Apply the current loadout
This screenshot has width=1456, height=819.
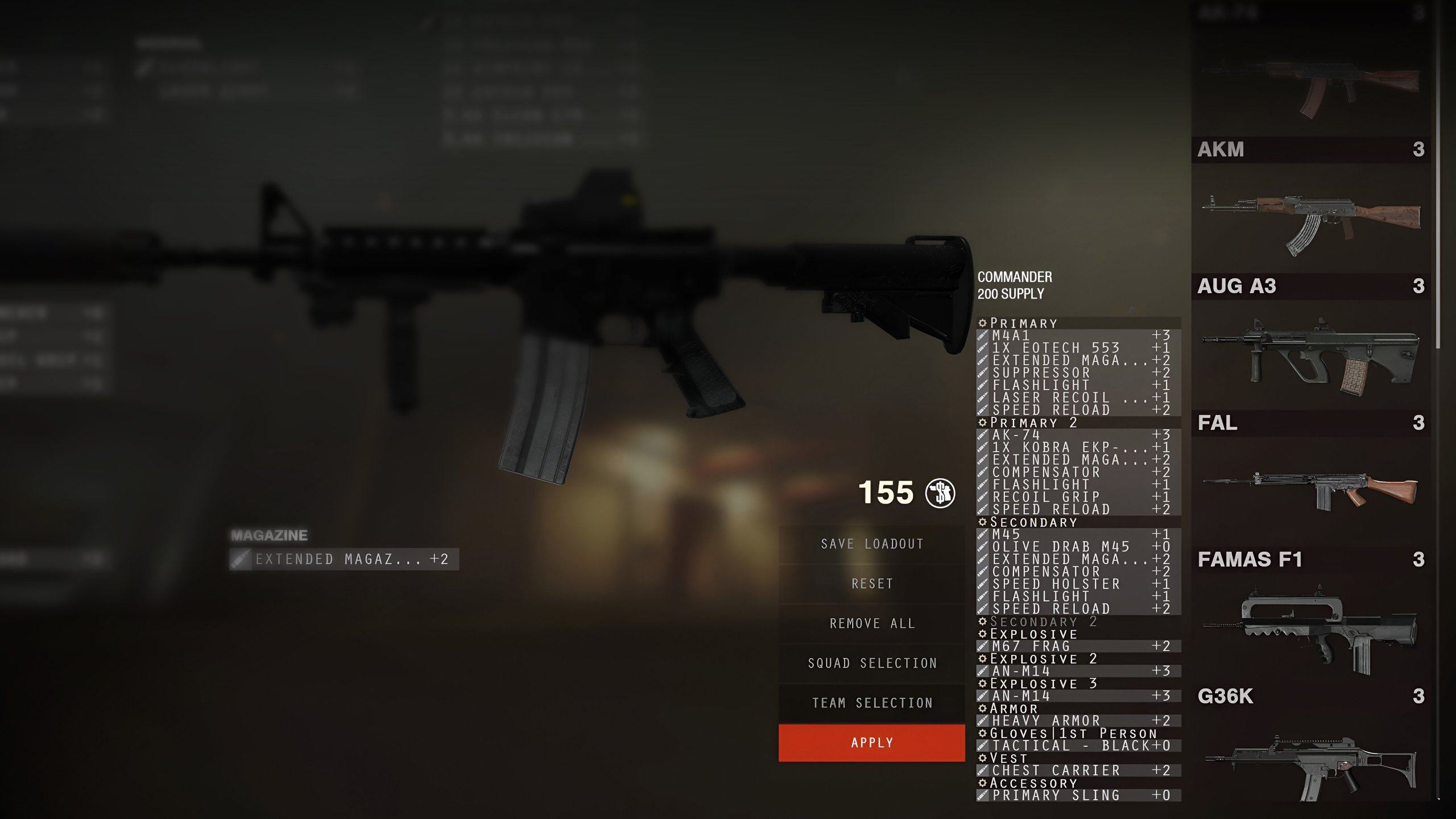(x=871, y=742)
